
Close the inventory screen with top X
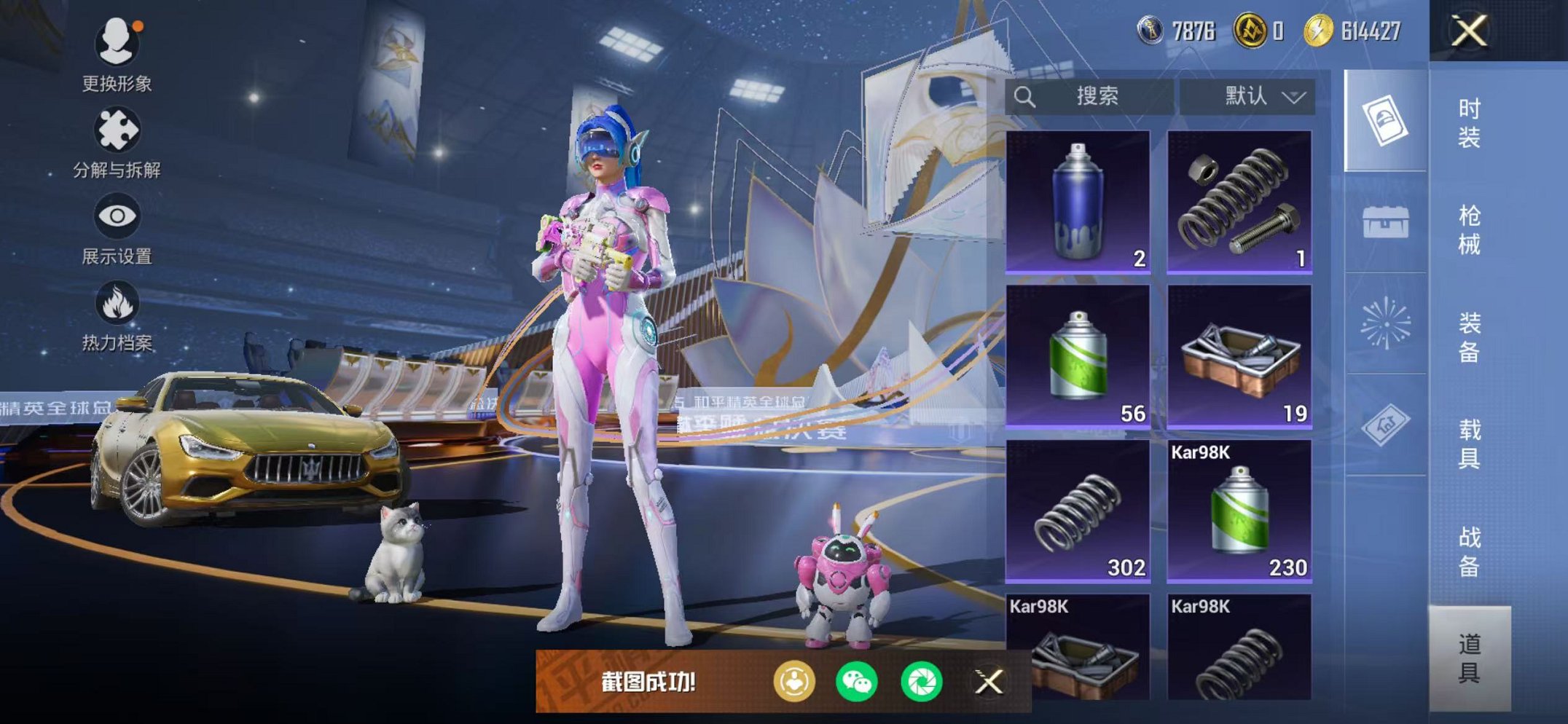pos(1469,31)
